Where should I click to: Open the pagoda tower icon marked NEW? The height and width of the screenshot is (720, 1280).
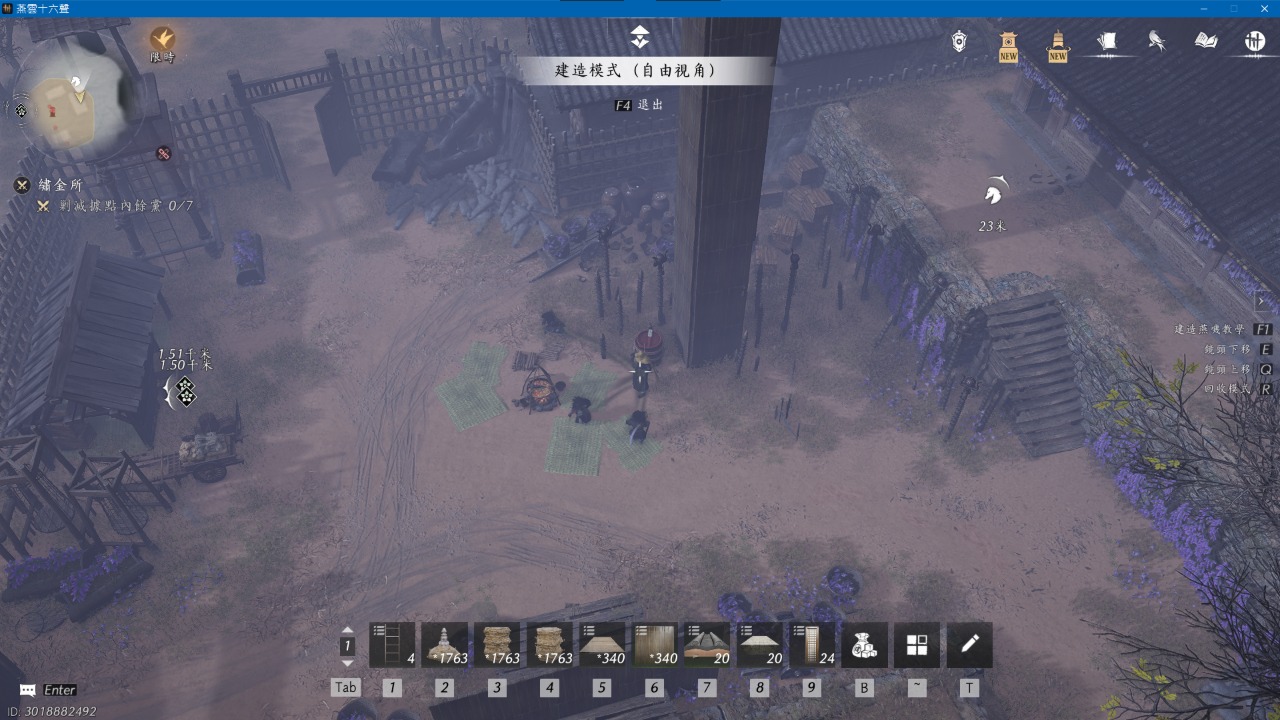(1057, 43)
